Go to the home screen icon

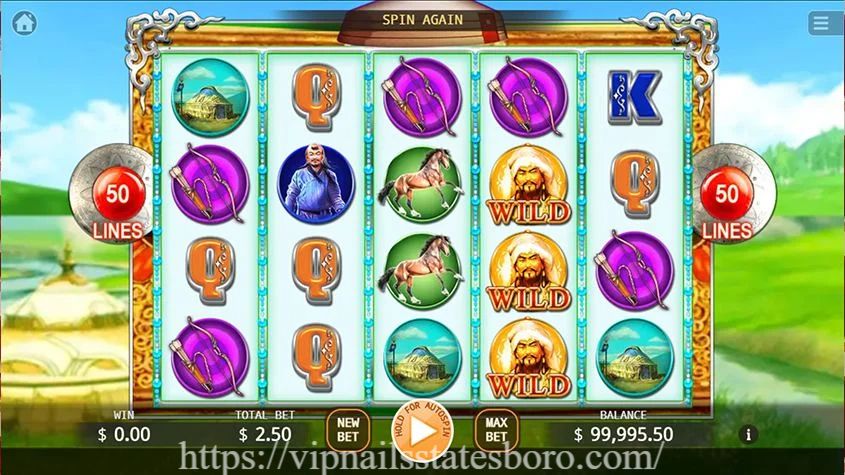tap(25, 21)
